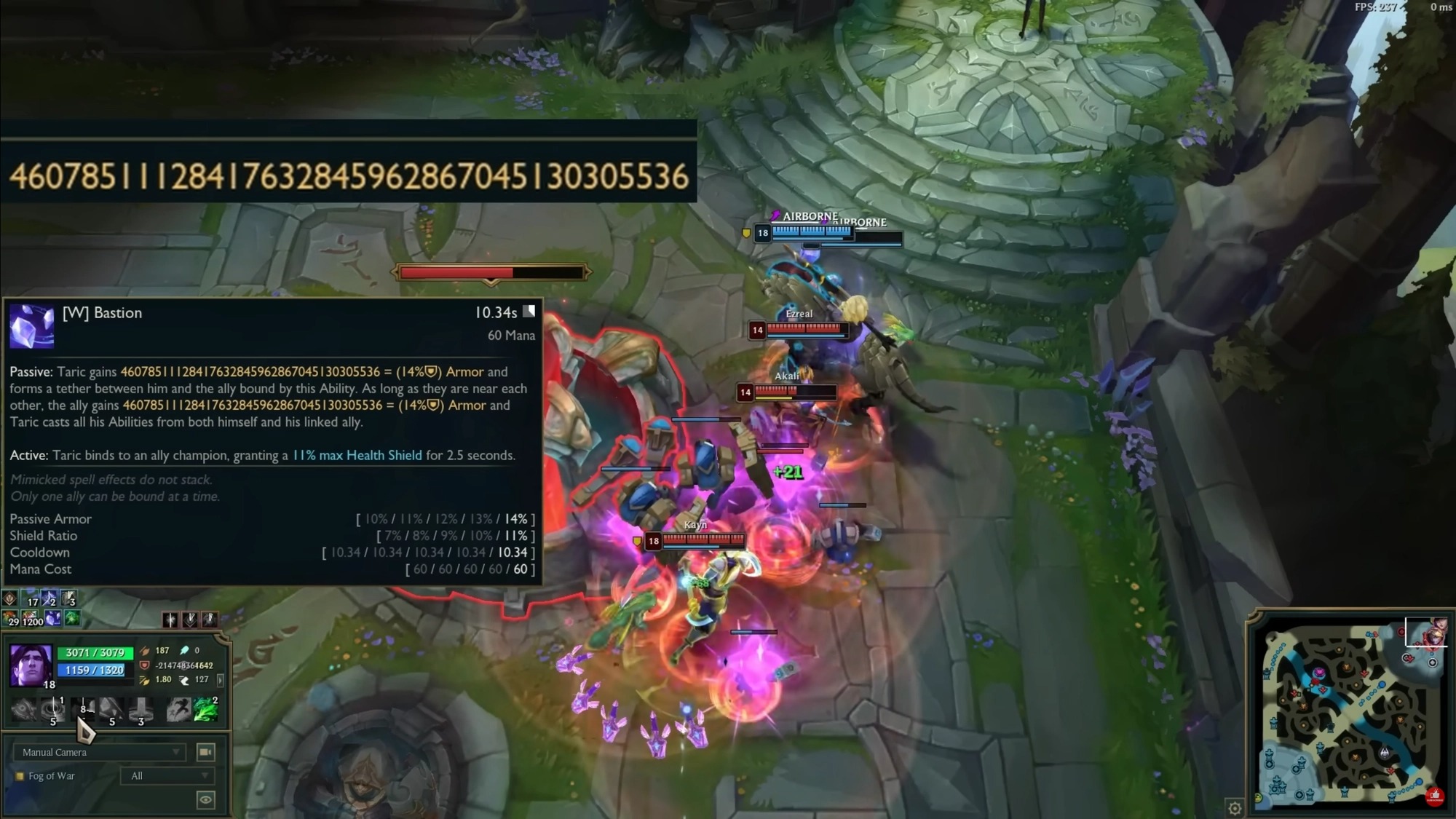Screen dimensions: 1456x819
Task: Expand the champion stats panel arrow
Action: 221,680
